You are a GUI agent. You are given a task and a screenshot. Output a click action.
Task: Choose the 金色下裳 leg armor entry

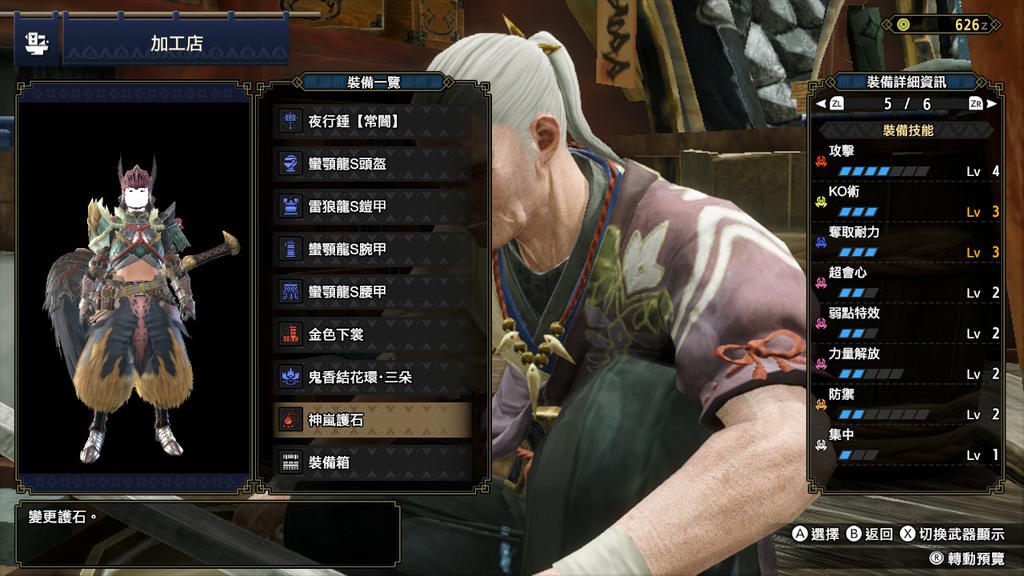[x=373, y=335]
